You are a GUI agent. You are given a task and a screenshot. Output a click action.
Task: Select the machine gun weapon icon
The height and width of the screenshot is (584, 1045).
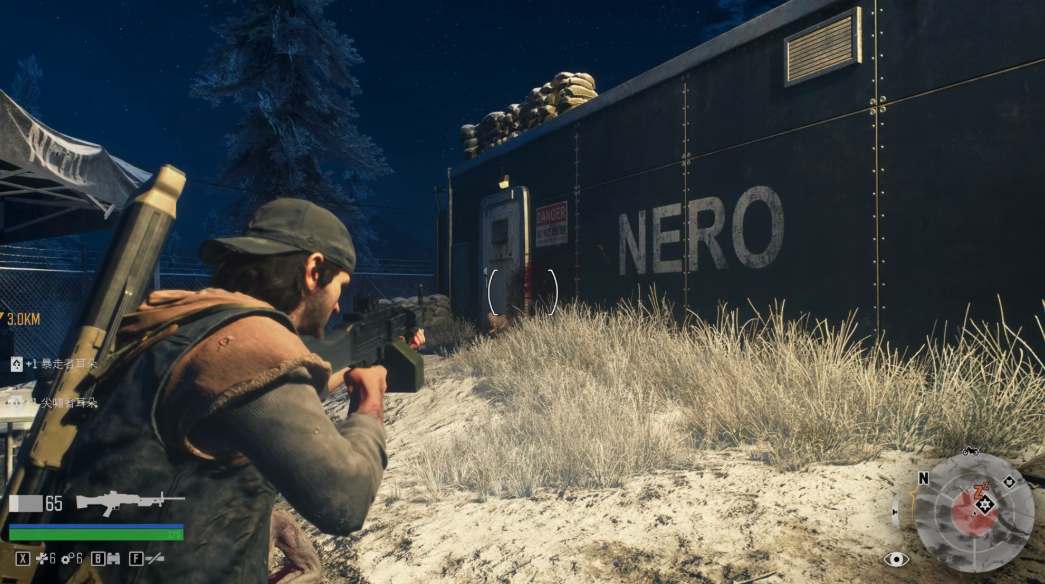[130, 501]
